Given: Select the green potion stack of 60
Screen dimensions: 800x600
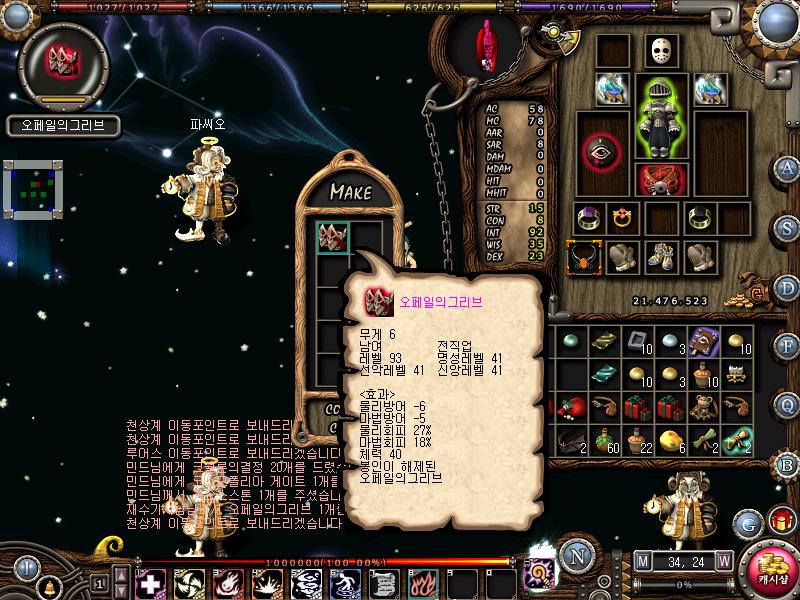Looking at the screenshot, I should pyautogui.click(x=605, y=440).
